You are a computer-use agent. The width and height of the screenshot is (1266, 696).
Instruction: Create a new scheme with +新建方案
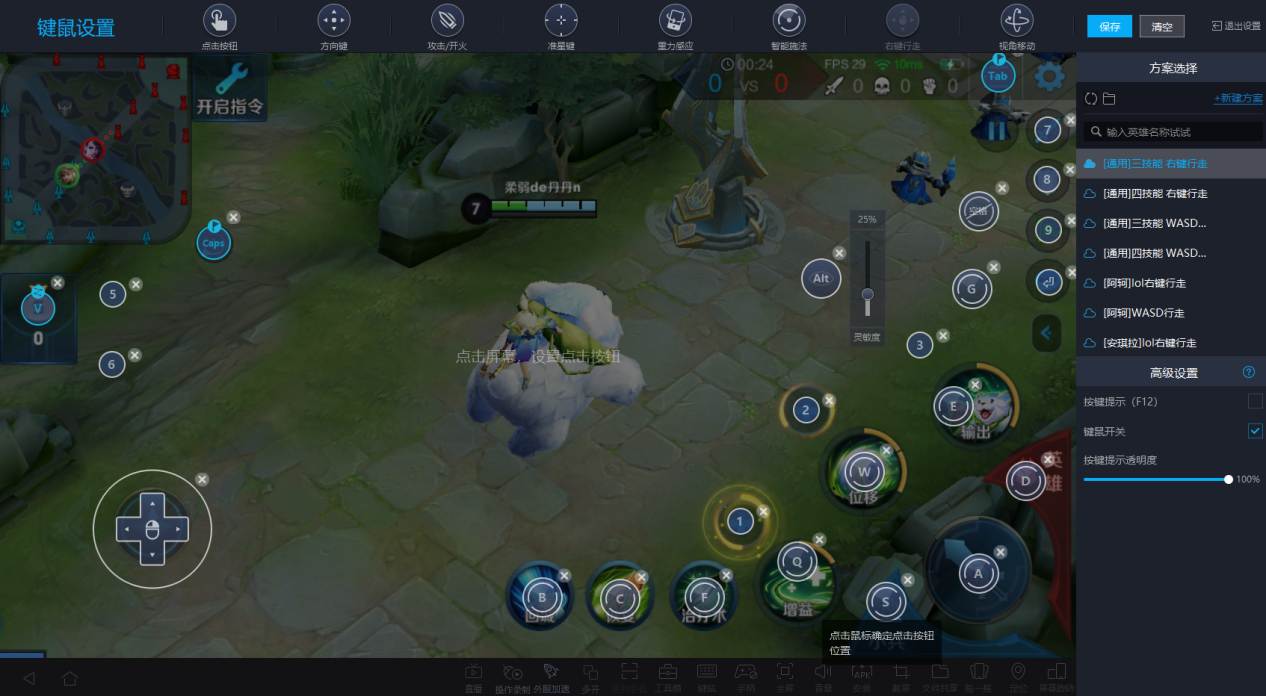[x=1238, y=98]
